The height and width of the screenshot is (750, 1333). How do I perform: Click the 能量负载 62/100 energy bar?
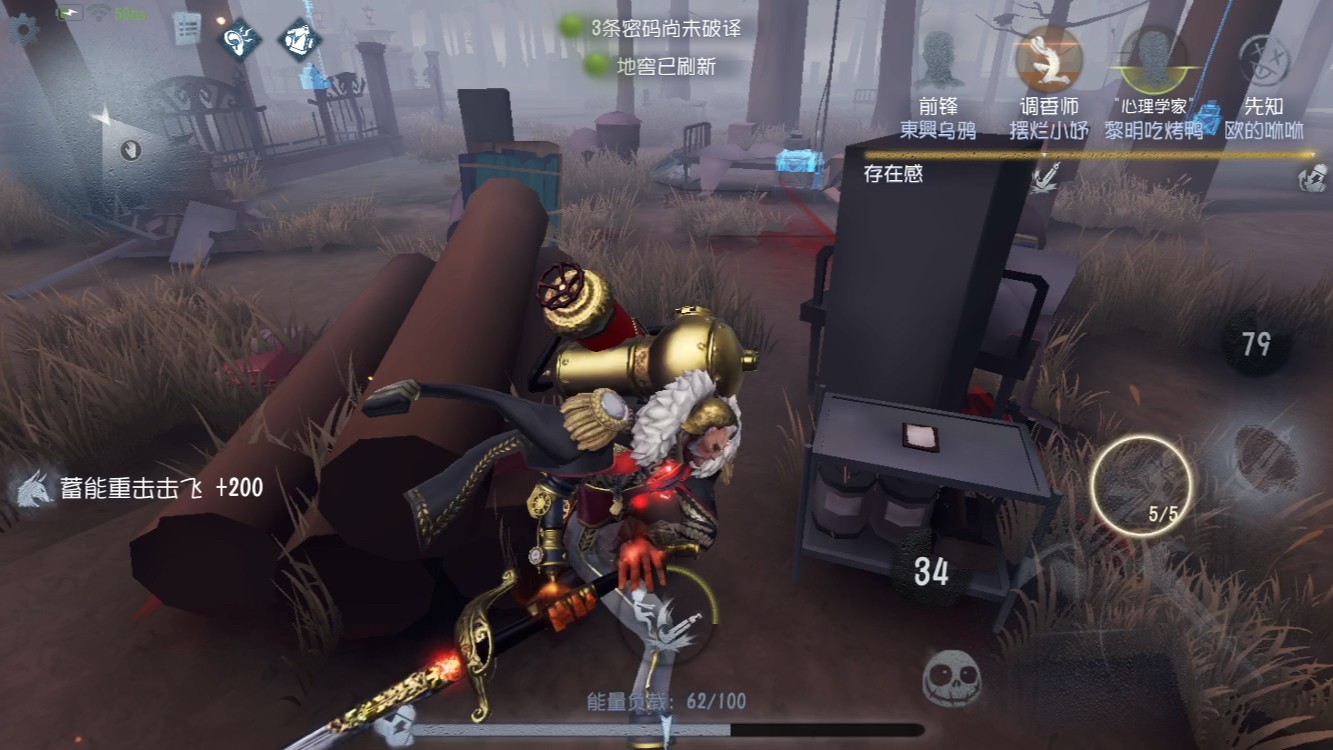pyautogui.click(x=666, y=703)
